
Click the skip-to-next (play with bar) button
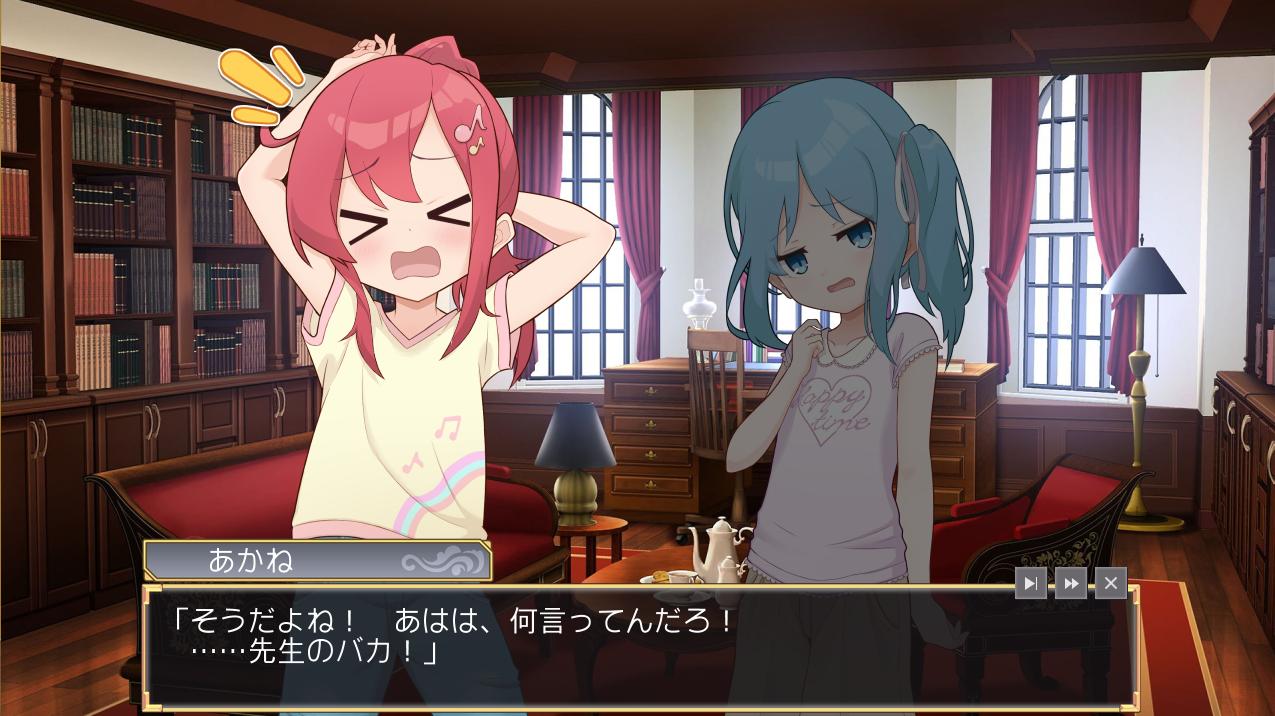pyautogui.click(x=1031, y=583)
